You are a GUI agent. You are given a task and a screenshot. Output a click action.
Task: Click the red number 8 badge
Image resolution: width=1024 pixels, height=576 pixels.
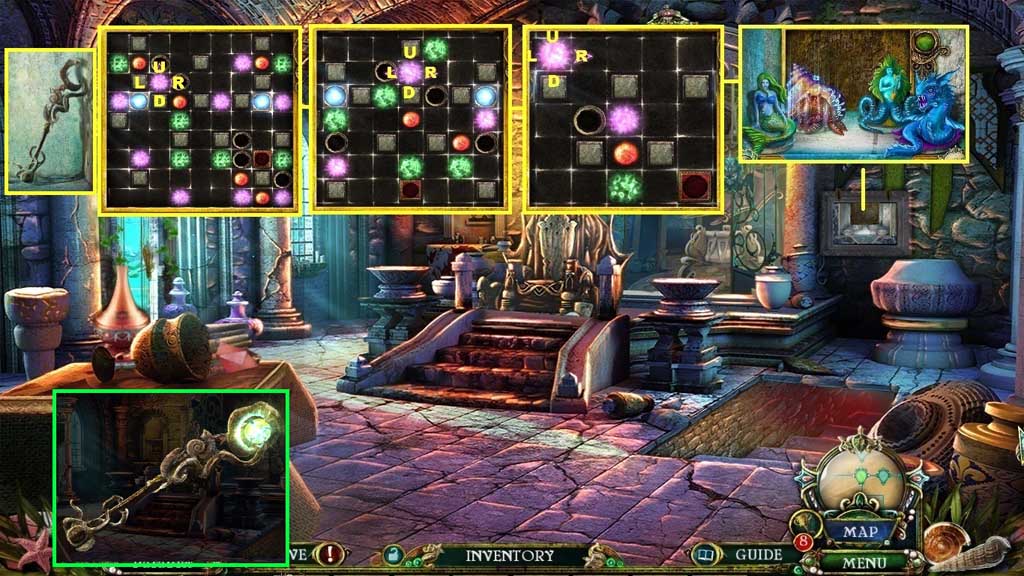click(804, 543)
